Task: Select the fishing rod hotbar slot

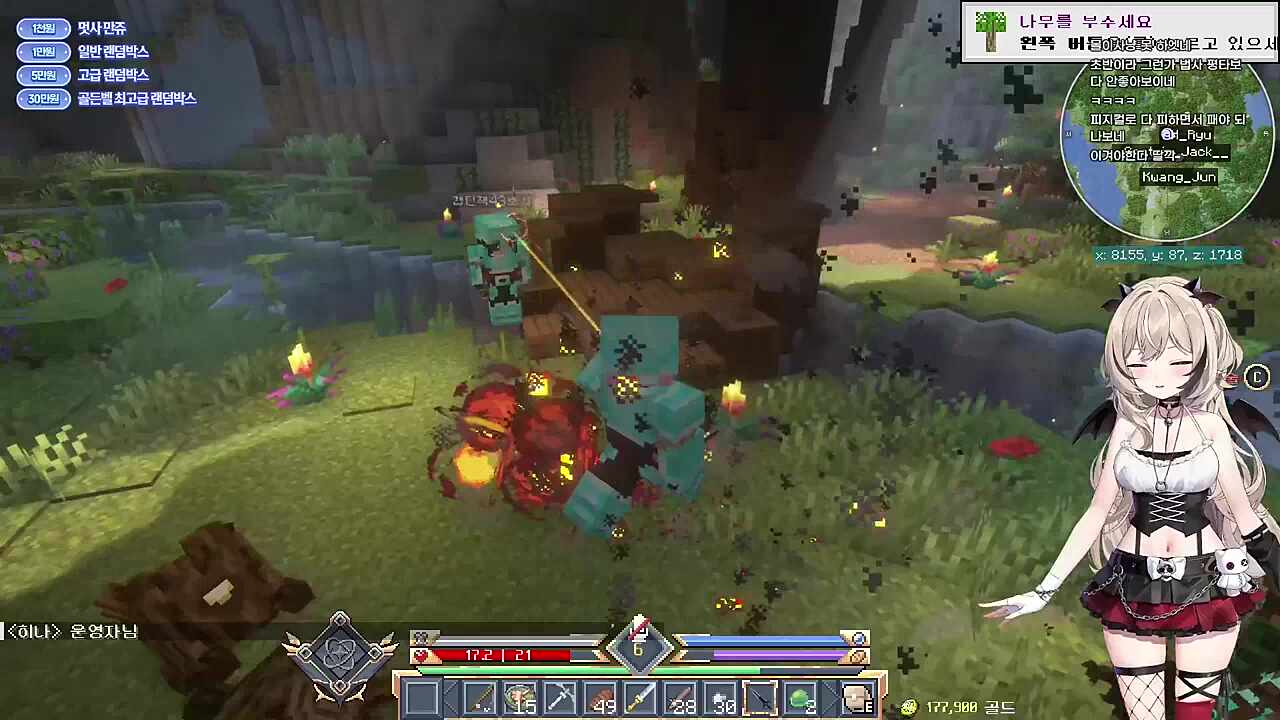Action: [478, 697]
